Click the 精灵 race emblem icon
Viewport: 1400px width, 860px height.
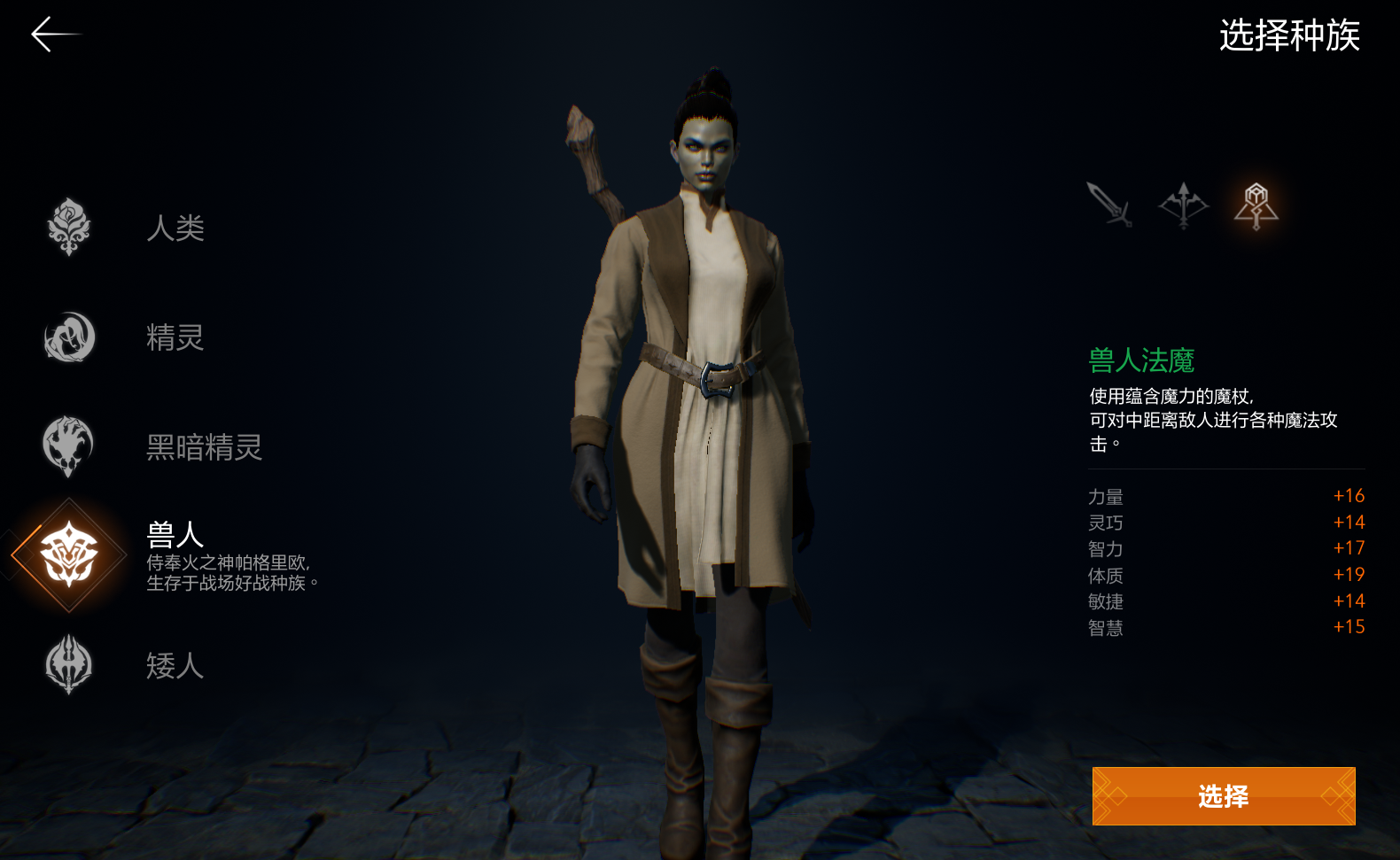point(67,338)
